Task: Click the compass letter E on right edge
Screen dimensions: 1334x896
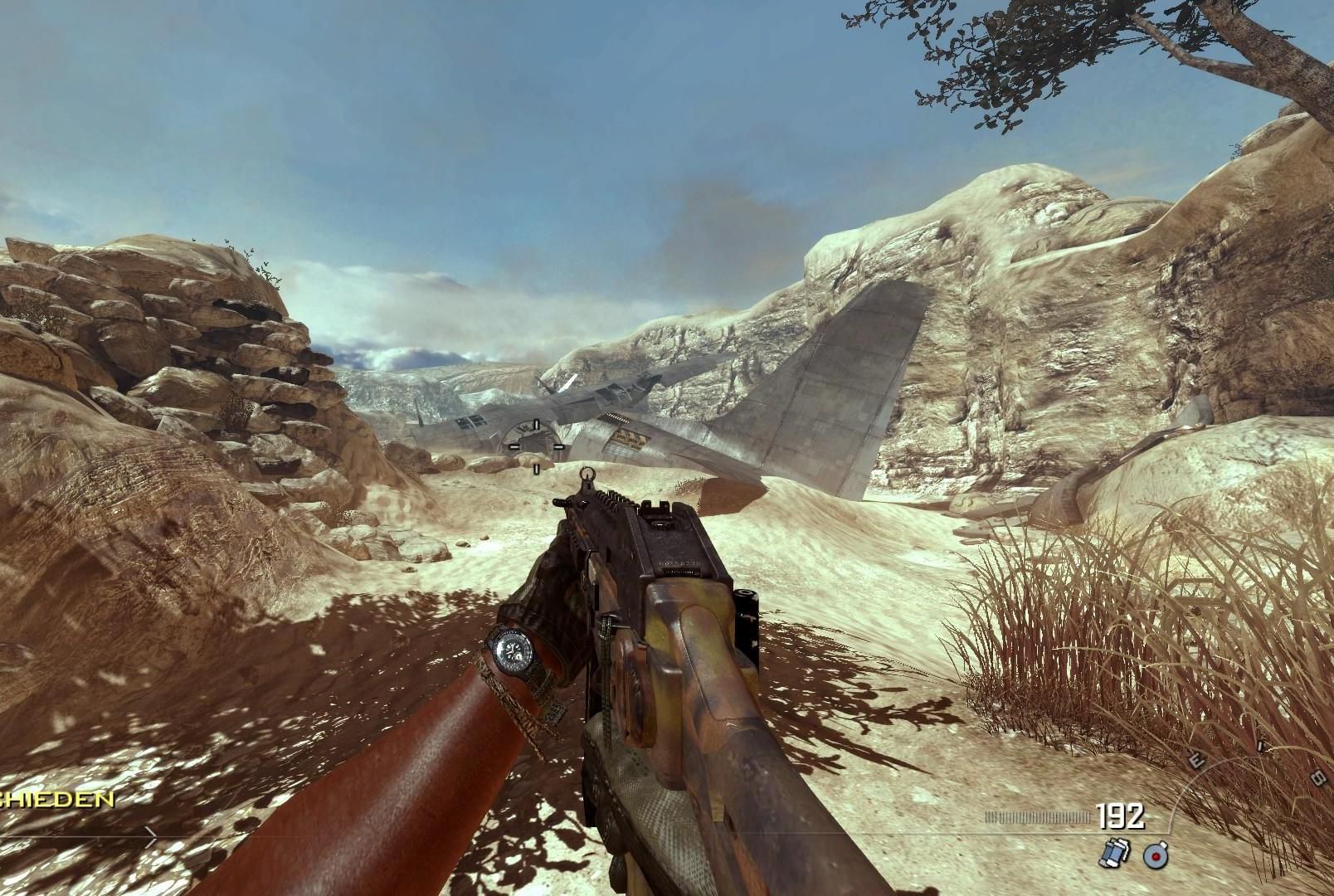Action: [x=1196, y=761]
